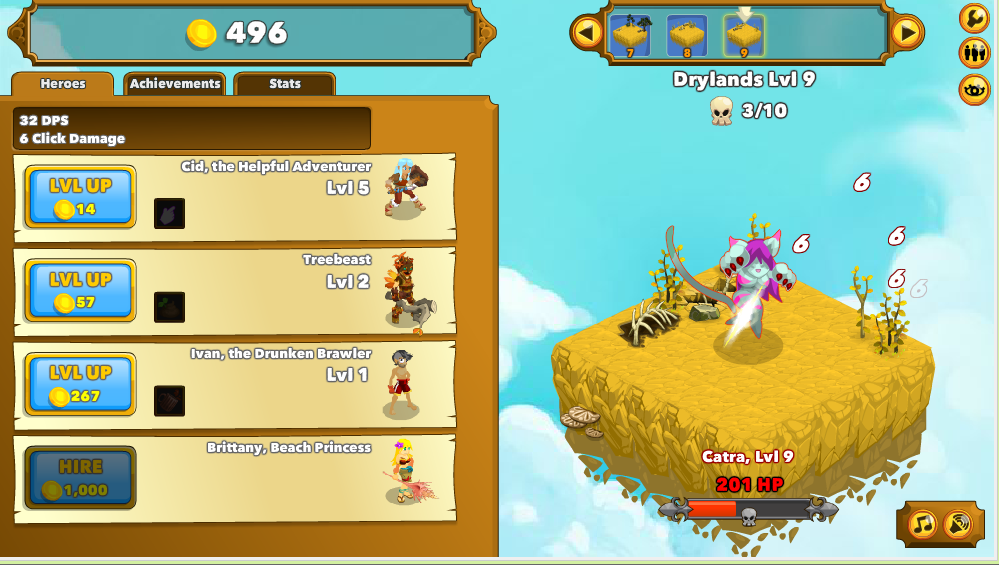Select the zone 9 tile

(744, 36)
